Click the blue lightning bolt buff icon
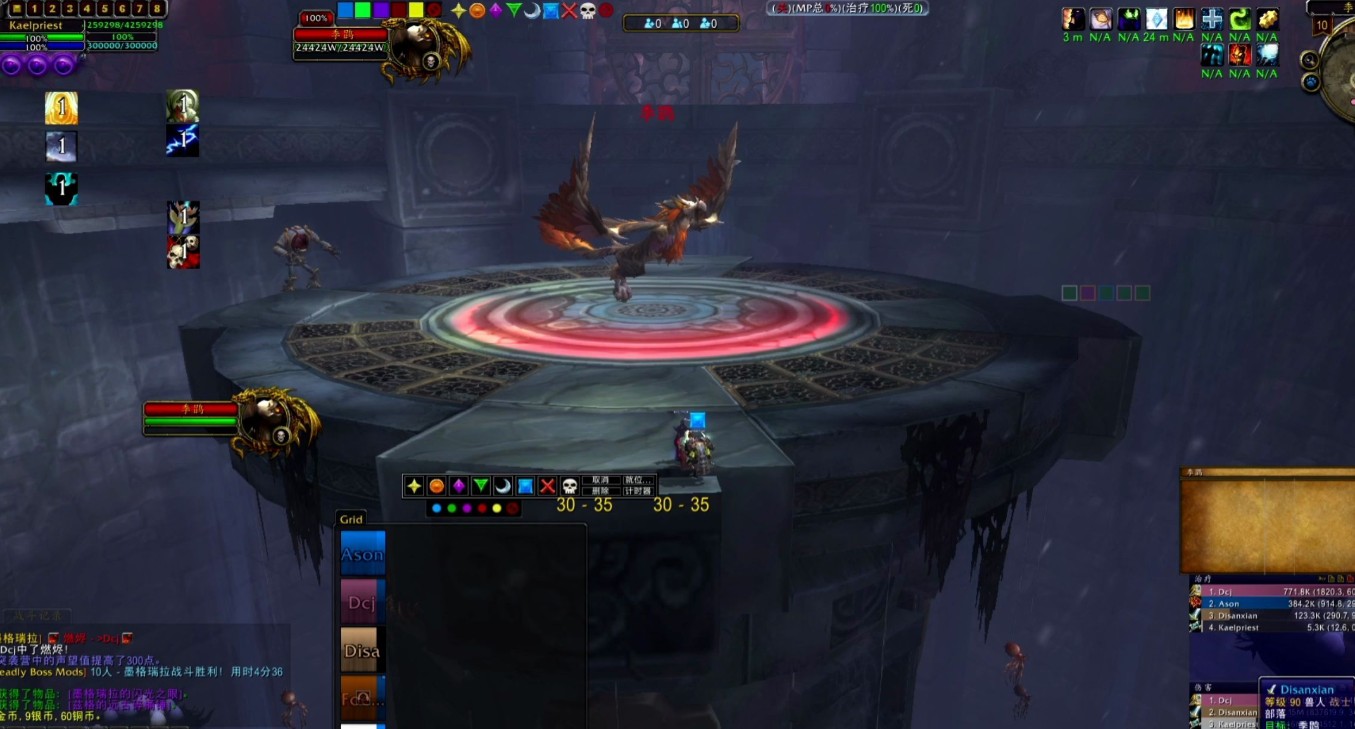The width and height of the screenshot is (1355, 729). tap(182, 141)
